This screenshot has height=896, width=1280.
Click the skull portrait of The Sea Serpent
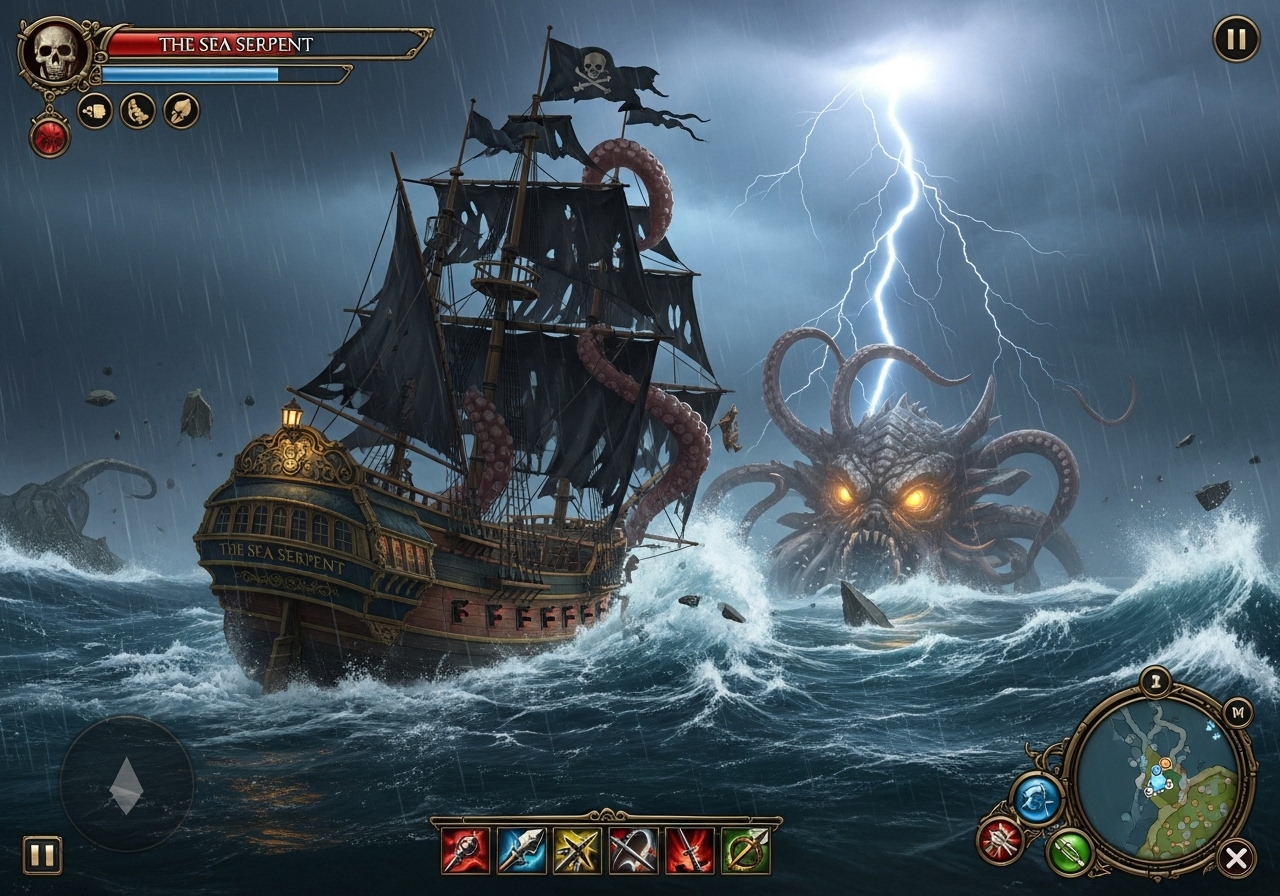tap(55, 53)
